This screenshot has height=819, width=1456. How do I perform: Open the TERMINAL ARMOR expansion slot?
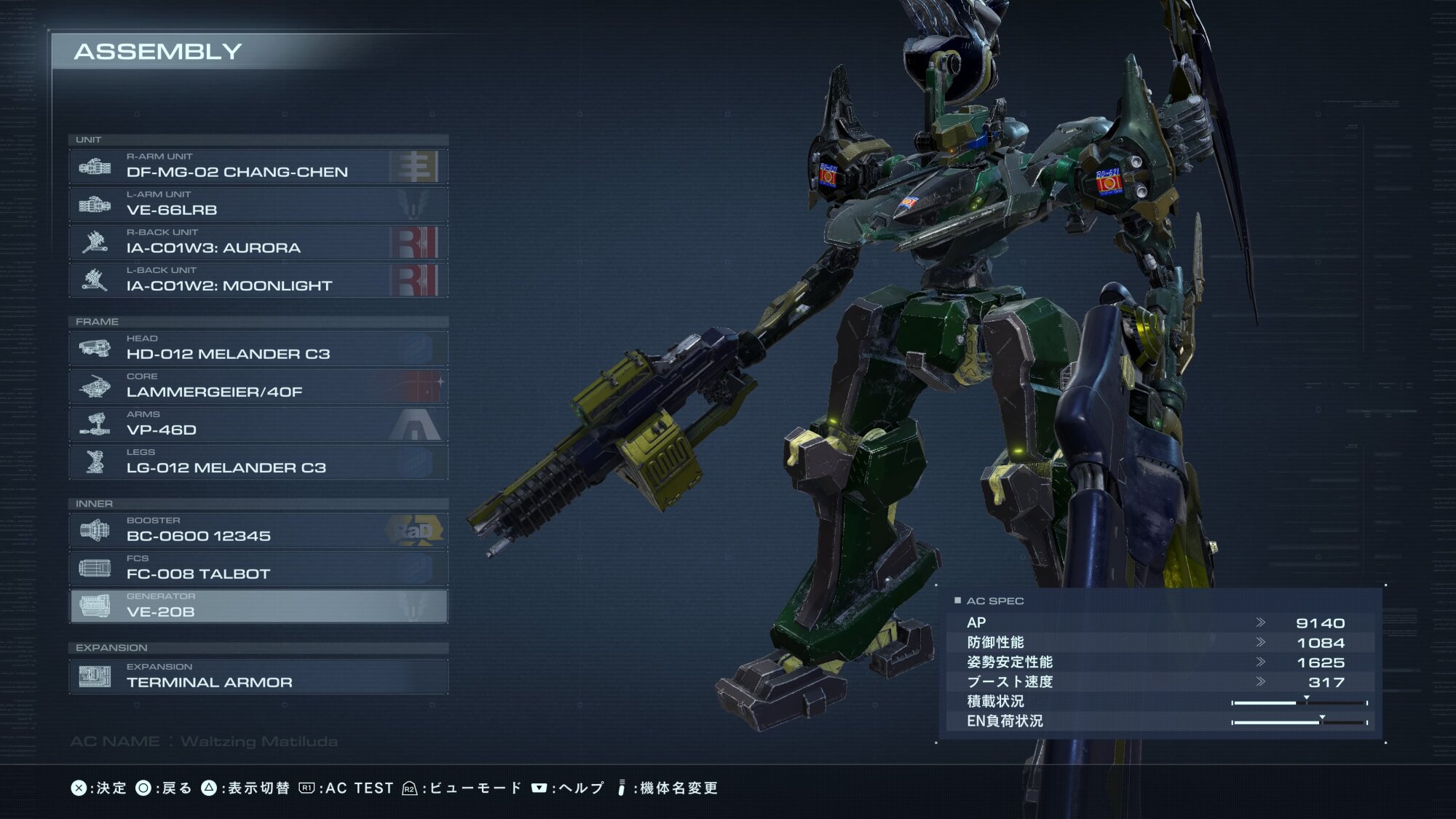[x=258, y=677]
